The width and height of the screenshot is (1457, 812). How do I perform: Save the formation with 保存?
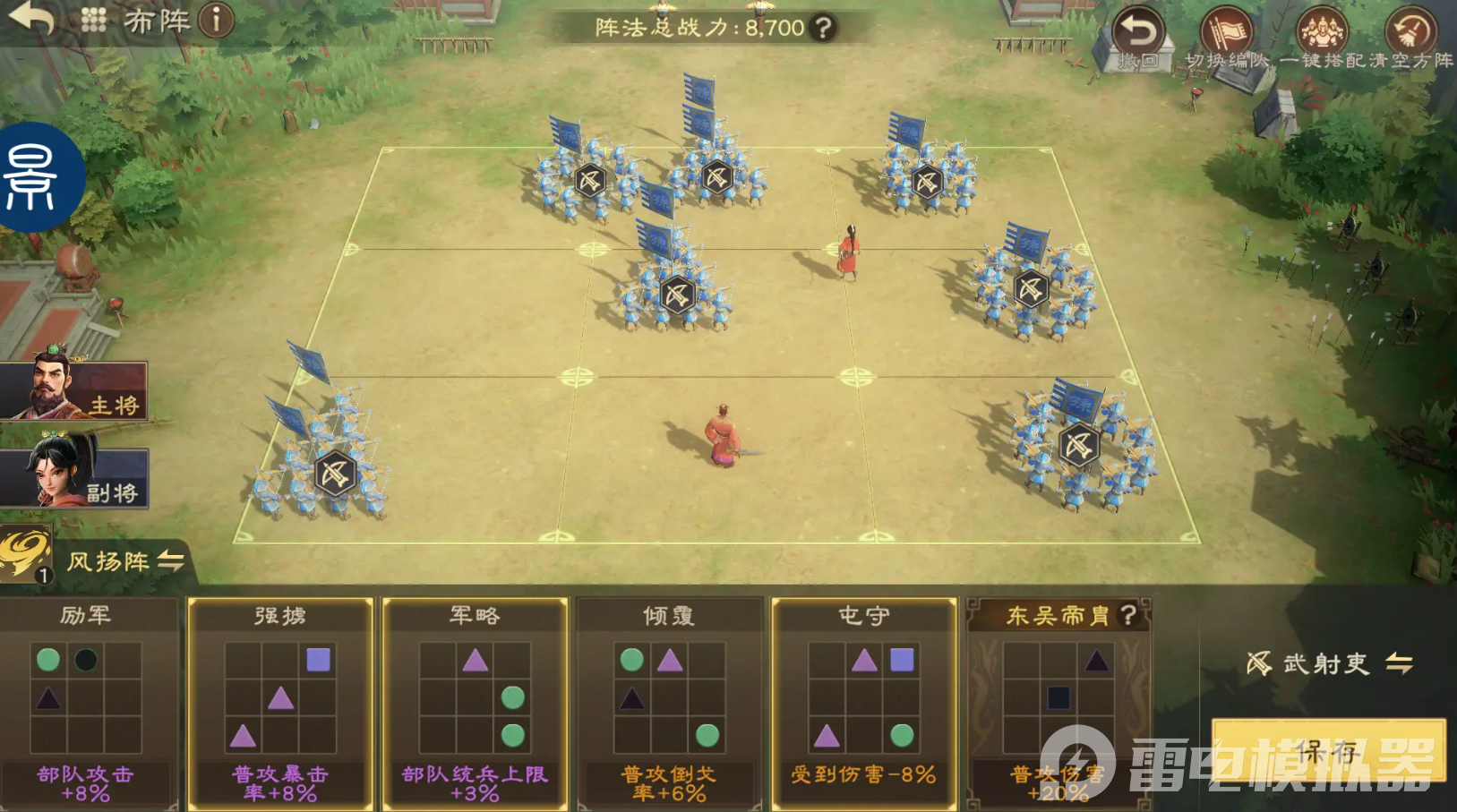point(1327,750)
